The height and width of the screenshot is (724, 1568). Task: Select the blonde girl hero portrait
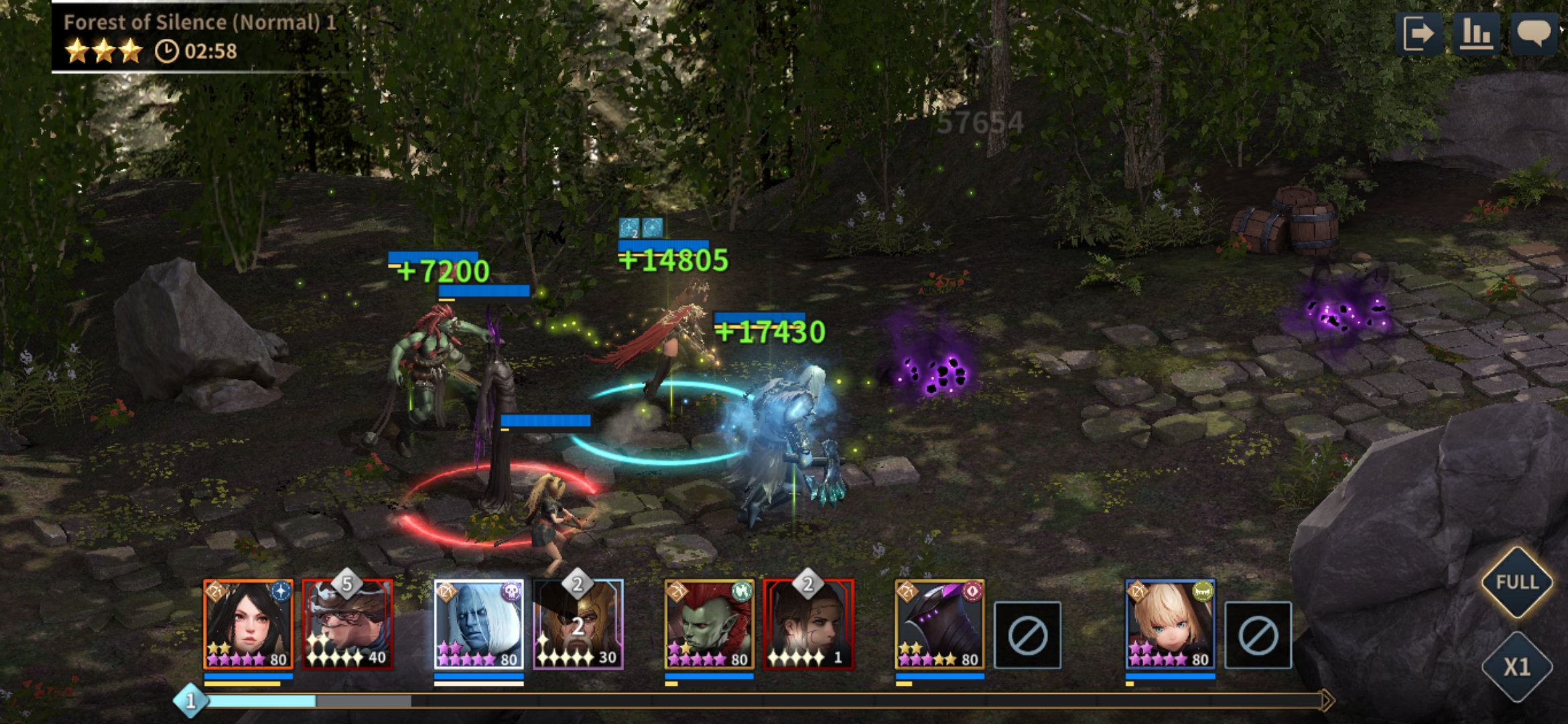click(x=1170, y=625)
